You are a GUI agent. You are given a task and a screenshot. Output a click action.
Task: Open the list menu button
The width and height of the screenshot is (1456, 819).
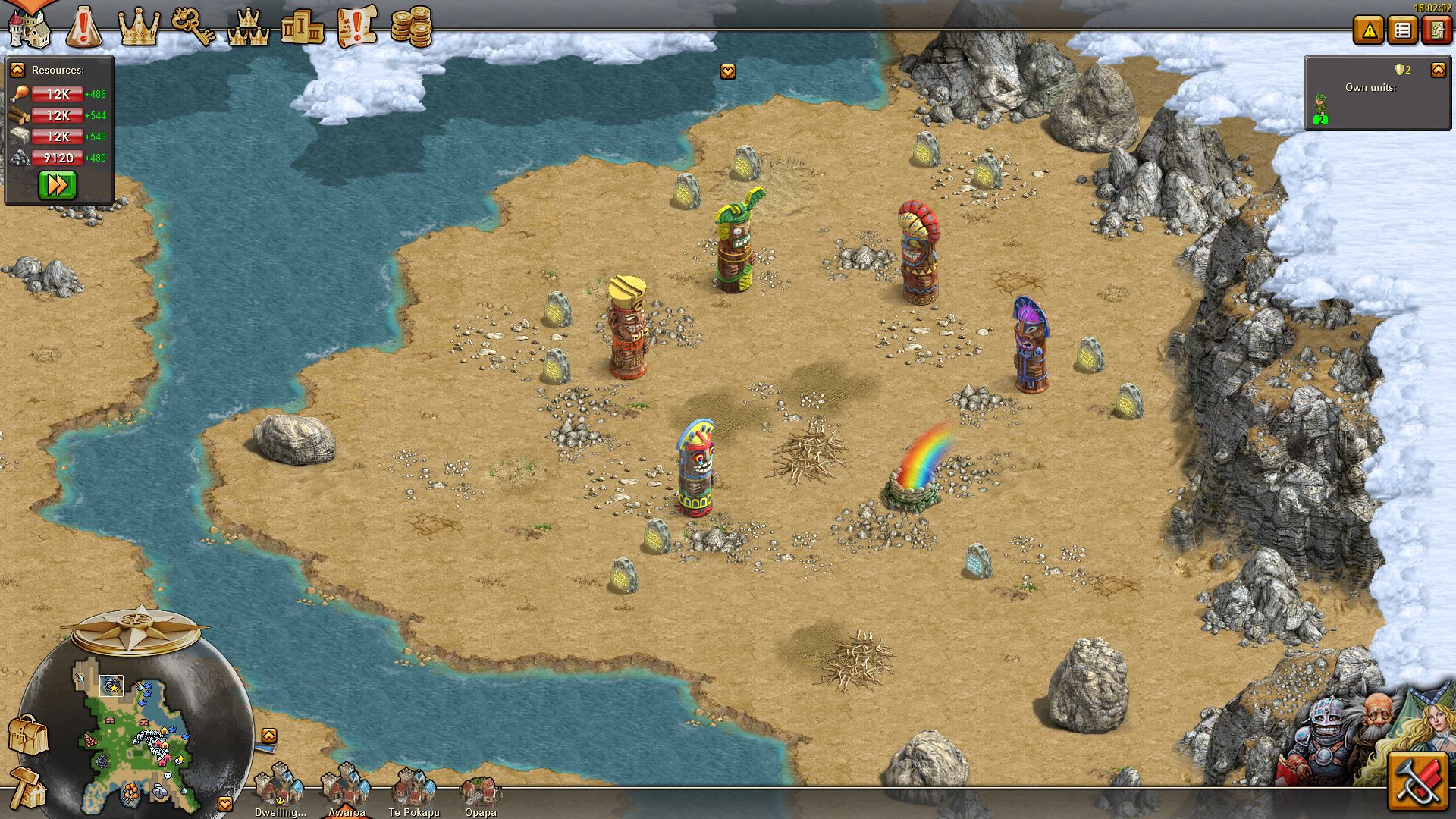click(x=1403, y=30)
